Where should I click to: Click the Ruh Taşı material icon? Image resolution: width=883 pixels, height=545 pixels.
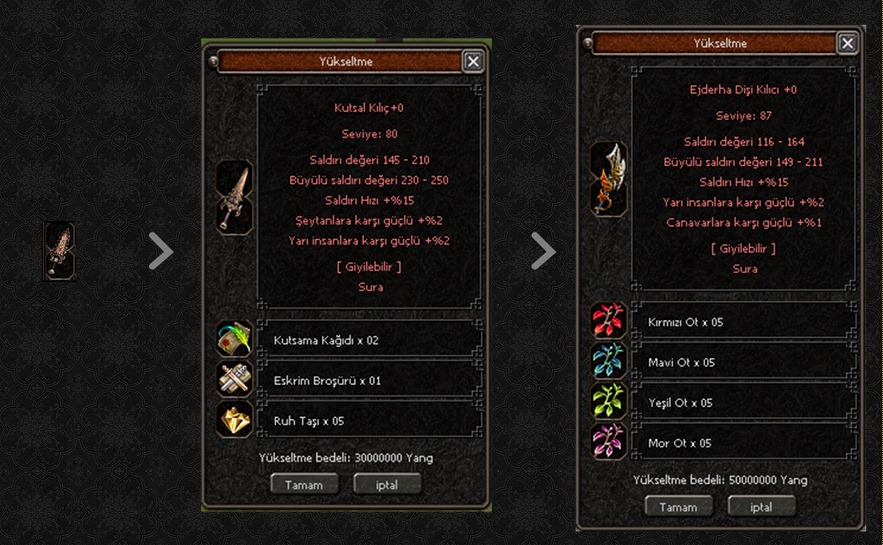(x=235, y=419)
